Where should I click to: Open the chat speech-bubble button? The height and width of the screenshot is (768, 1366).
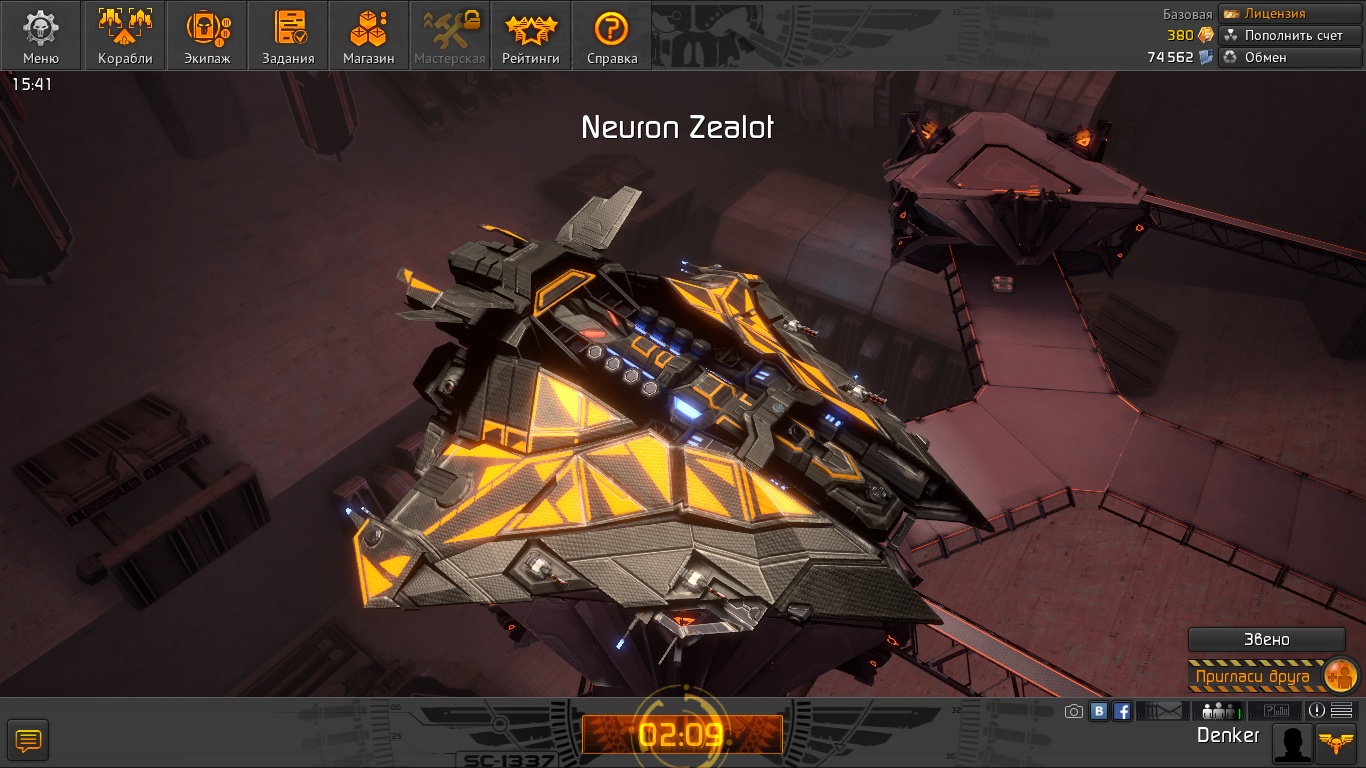point(28,741)
